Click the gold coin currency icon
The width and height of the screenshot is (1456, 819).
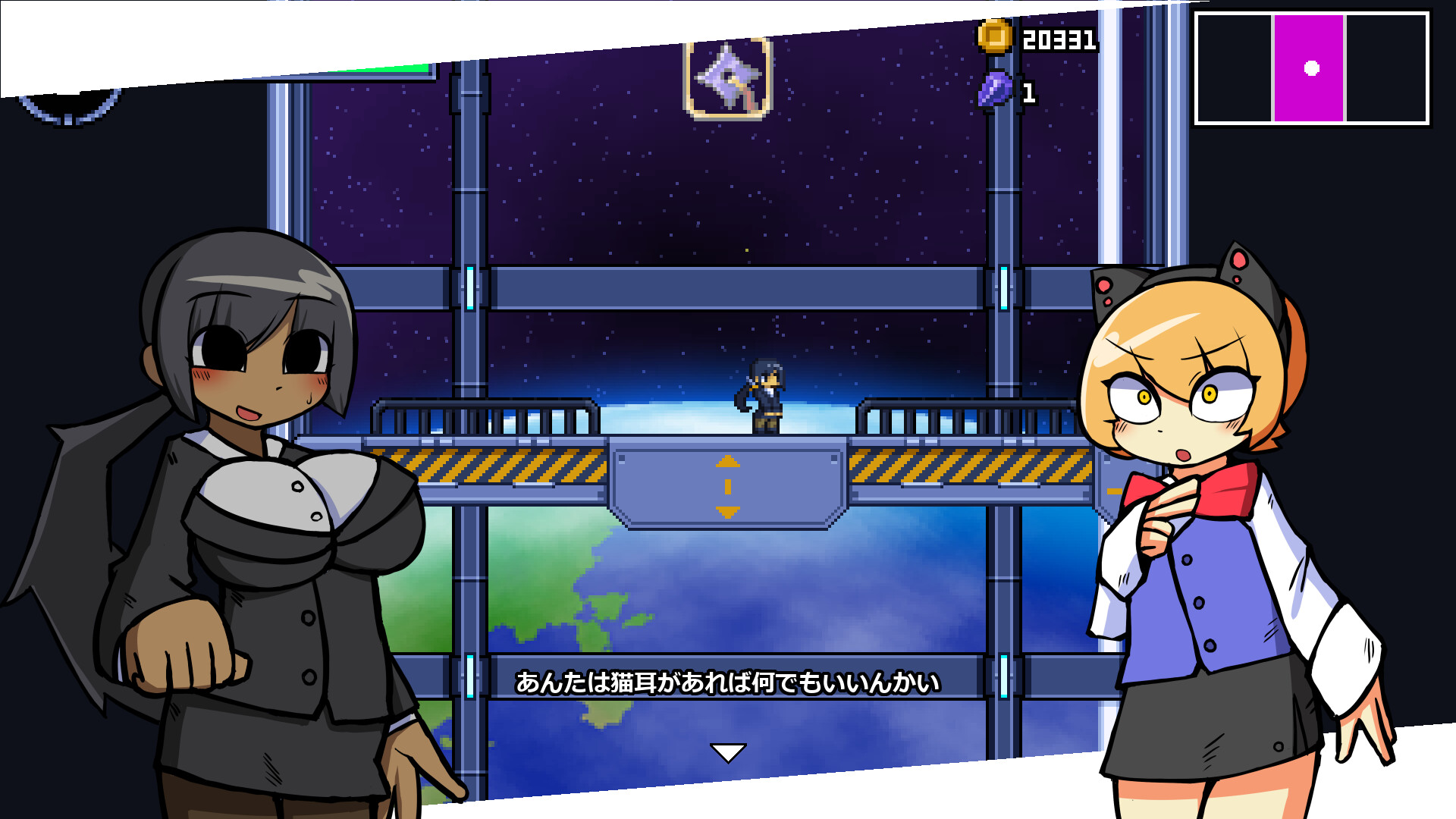tap(996, 35)
